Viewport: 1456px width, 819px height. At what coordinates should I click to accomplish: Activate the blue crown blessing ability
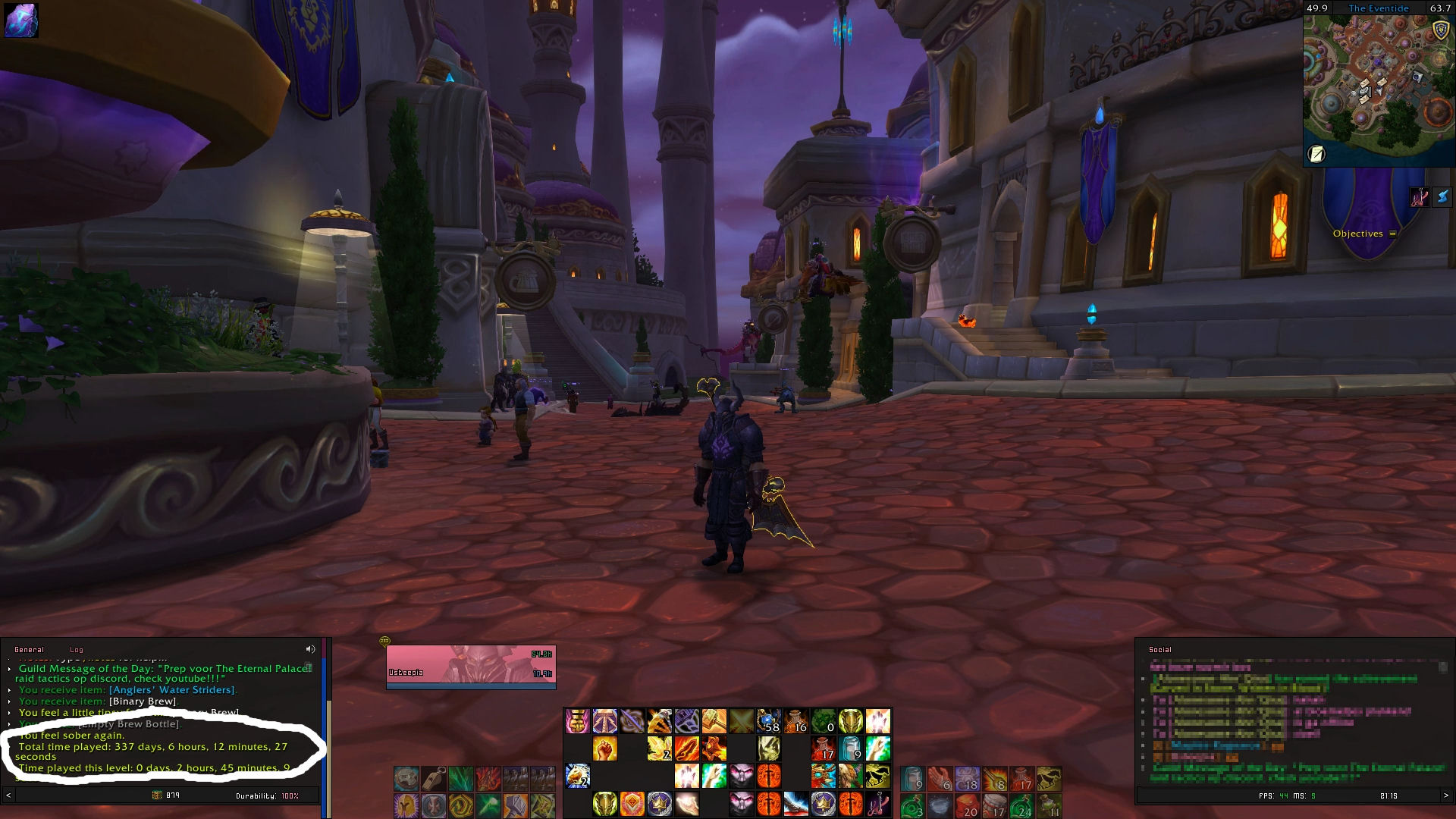pos(659,803)
